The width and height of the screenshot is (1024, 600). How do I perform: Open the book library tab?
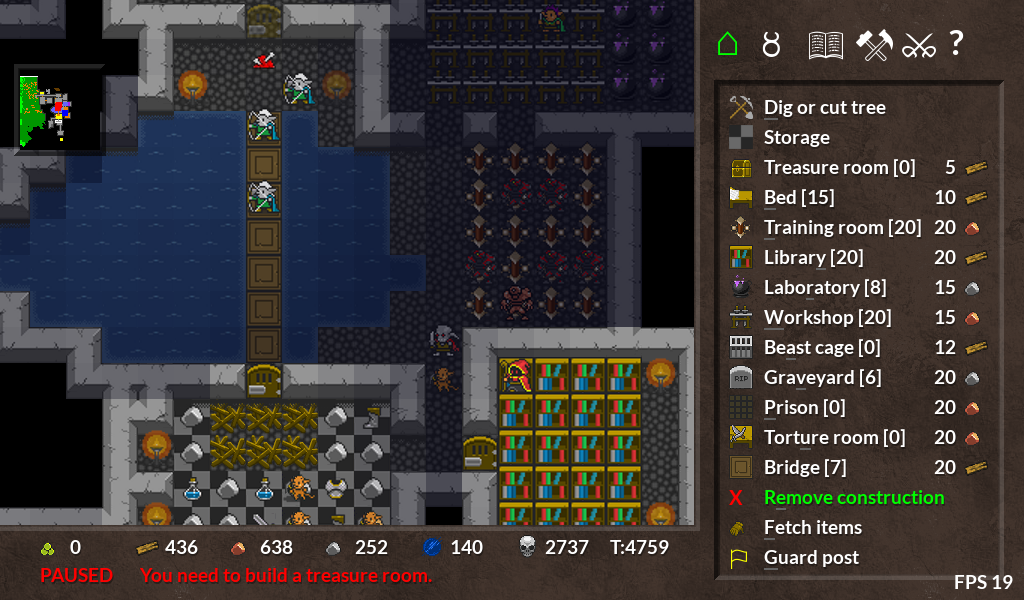tap(826, 44)
